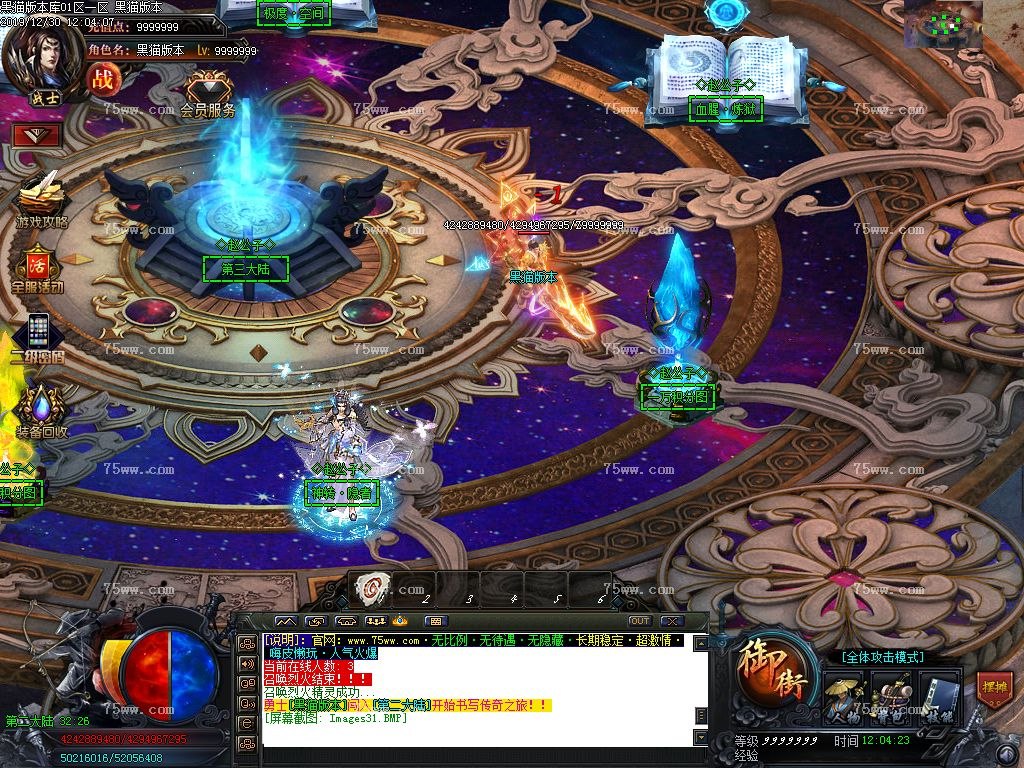1024x768 pixels.
Task: Open the 背包 backpack button
Action: coord(891,697)
